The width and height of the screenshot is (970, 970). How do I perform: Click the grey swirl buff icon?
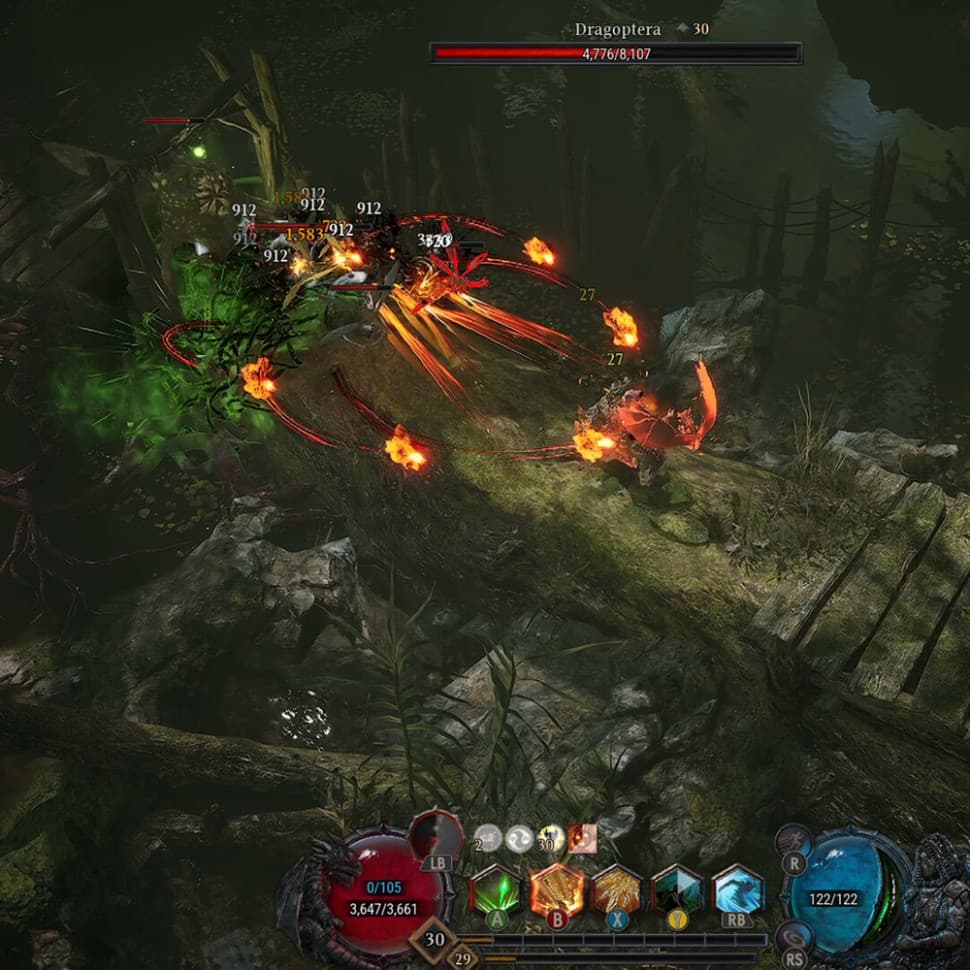519,838
